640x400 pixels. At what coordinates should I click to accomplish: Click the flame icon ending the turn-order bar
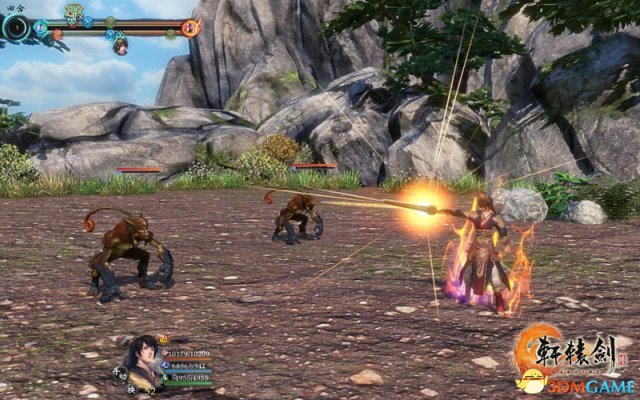190,27
